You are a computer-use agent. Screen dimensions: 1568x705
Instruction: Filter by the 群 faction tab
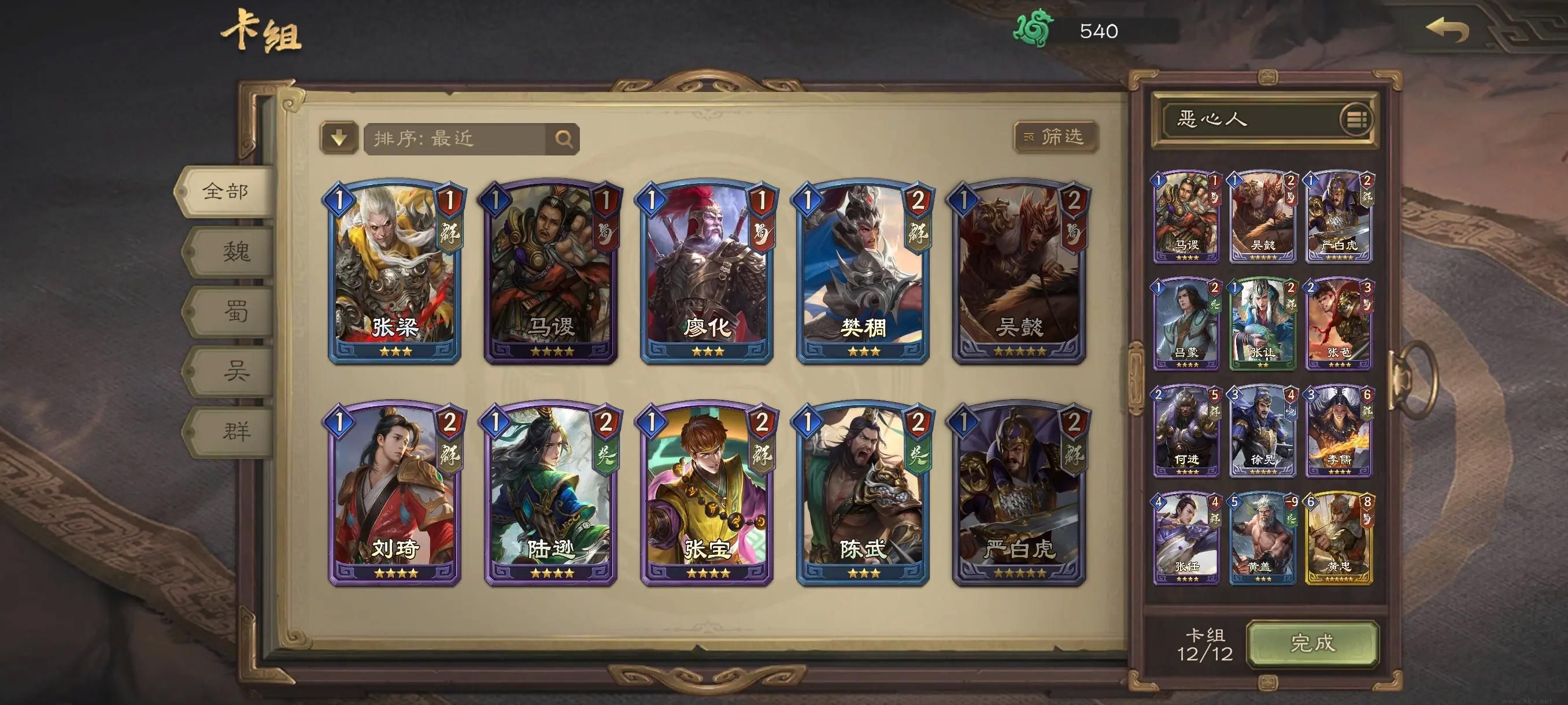pos(235,431)
